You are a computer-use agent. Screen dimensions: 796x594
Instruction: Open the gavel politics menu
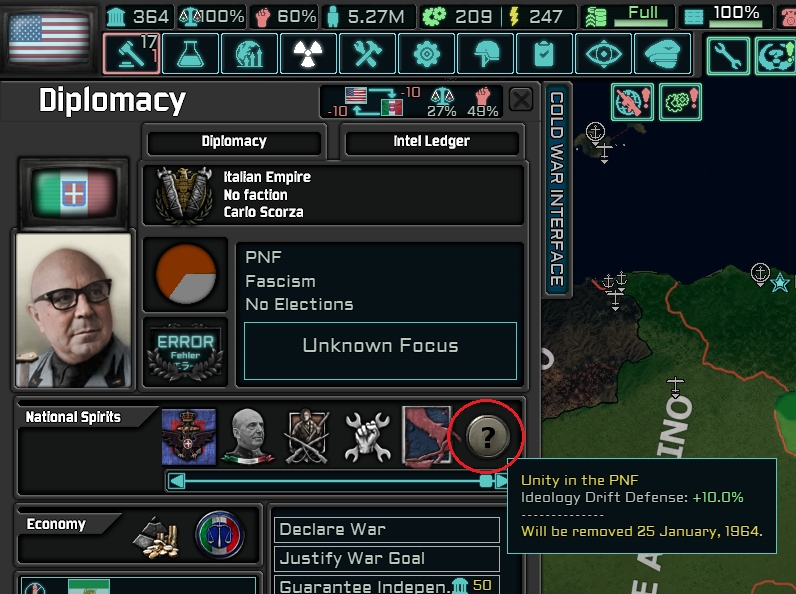click(x=129, y=54)
